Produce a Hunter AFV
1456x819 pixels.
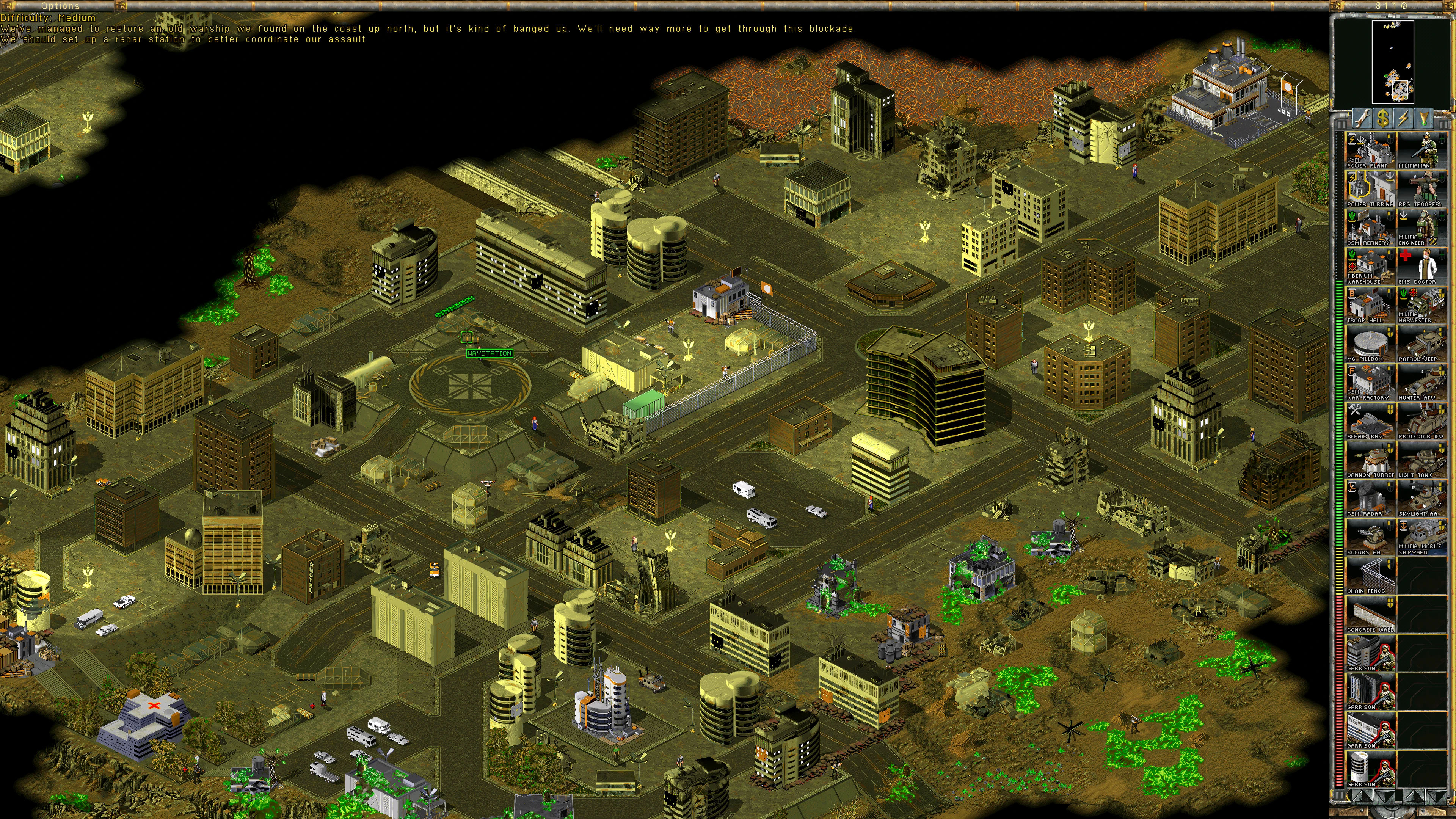[1421, 382]
